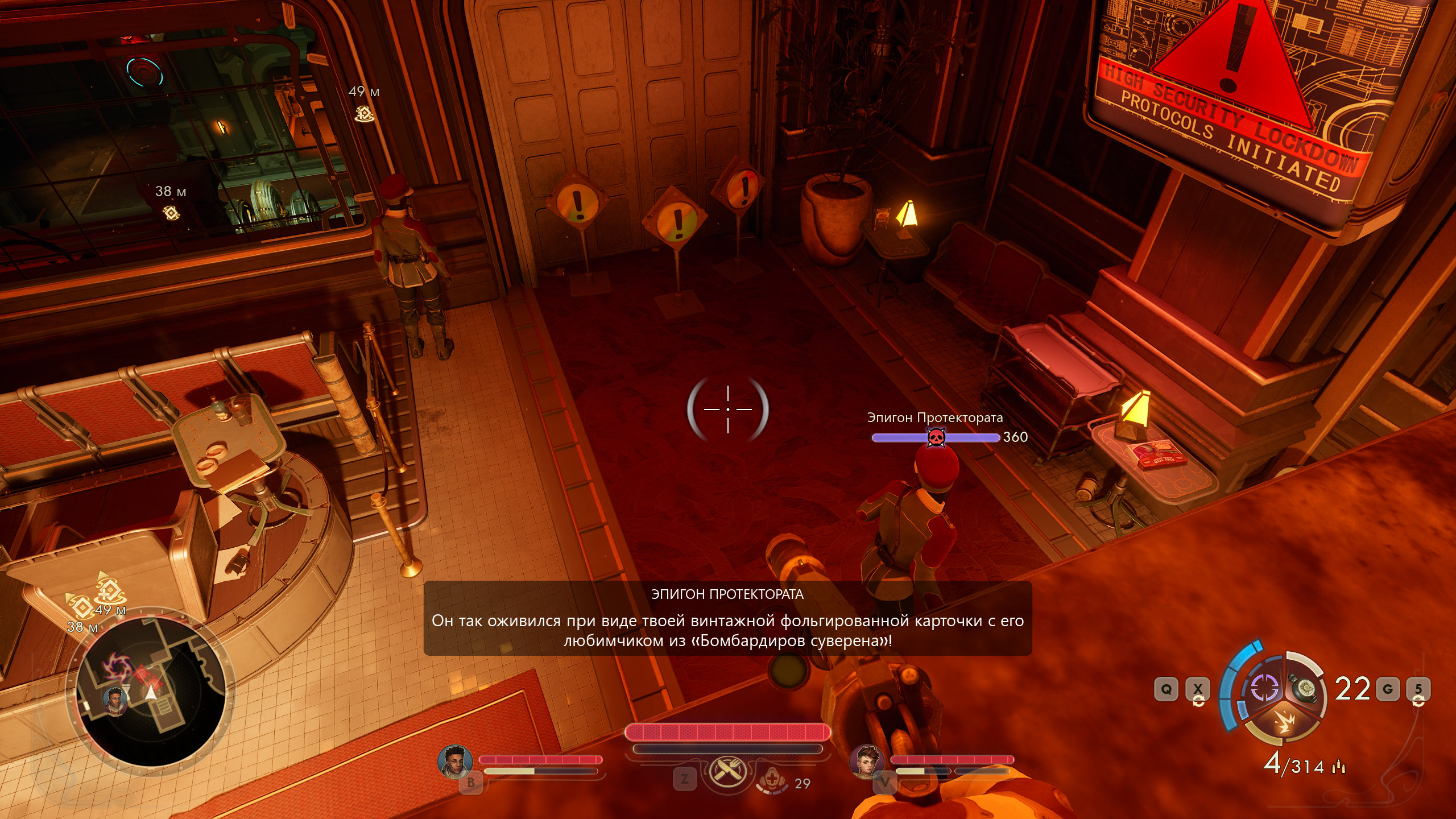Select the purple crosshair gadget segment
The width and height of the screenshot is (1456, 819).
[x=1265, y=688]
